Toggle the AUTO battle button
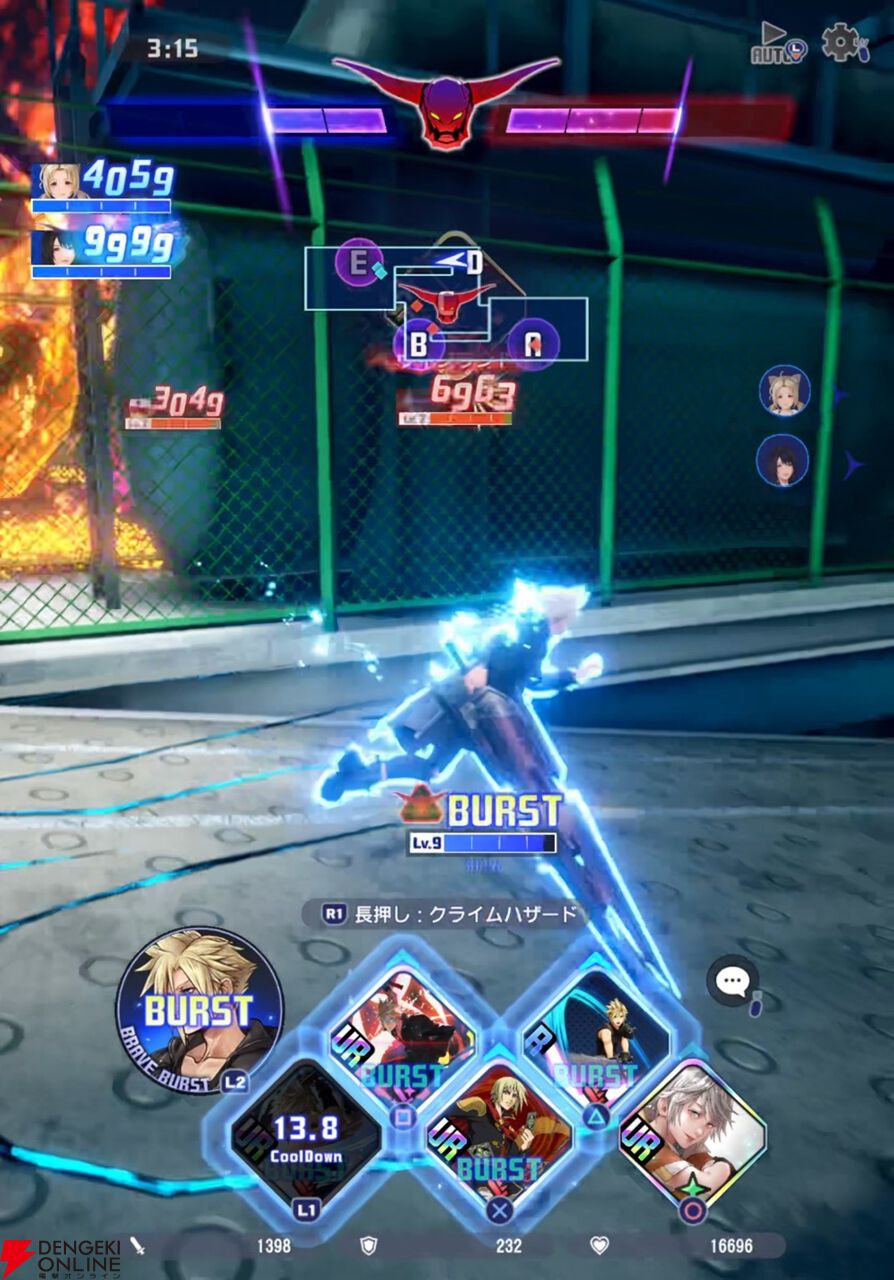894x1280 pixels. (778, 44)
